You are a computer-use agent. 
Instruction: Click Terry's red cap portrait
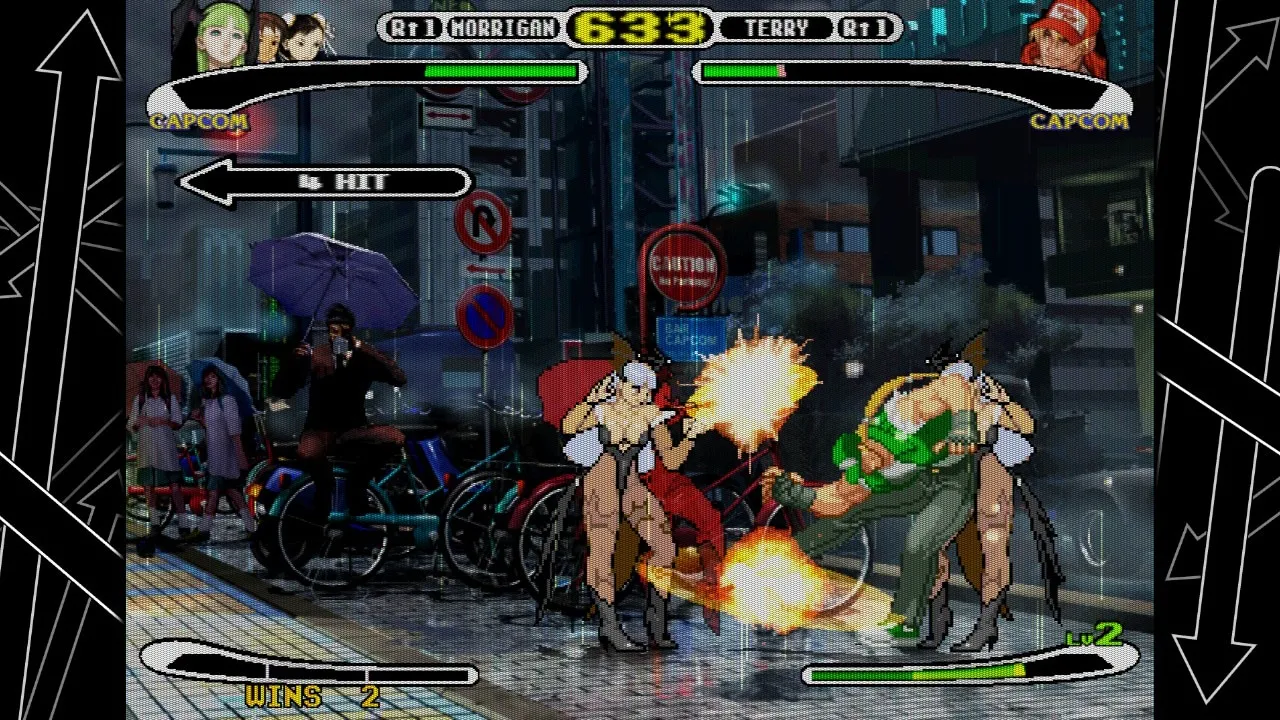coord(1064,38)
